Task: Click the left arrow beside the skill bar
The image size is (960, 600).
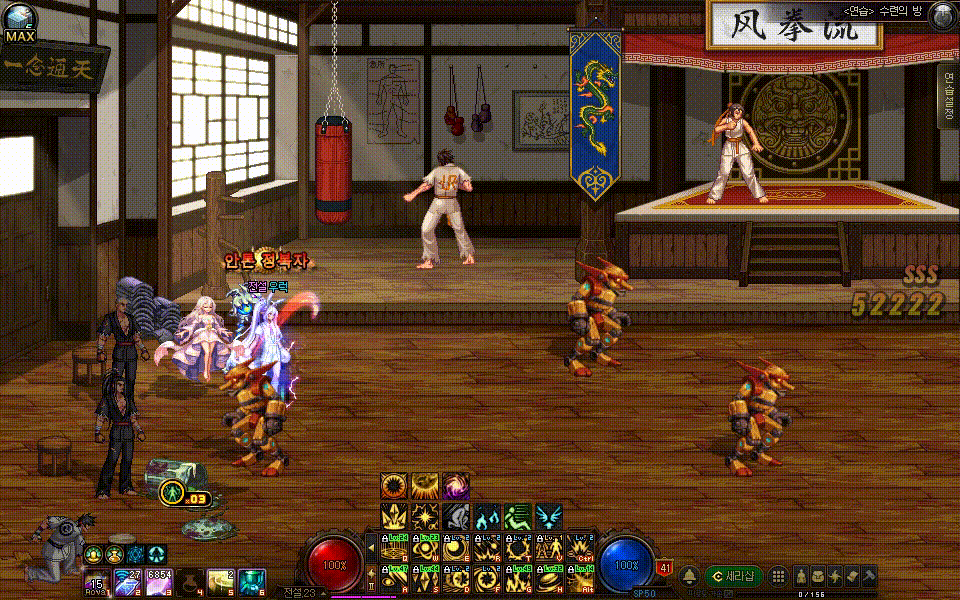Action: [x=371, y=547]
